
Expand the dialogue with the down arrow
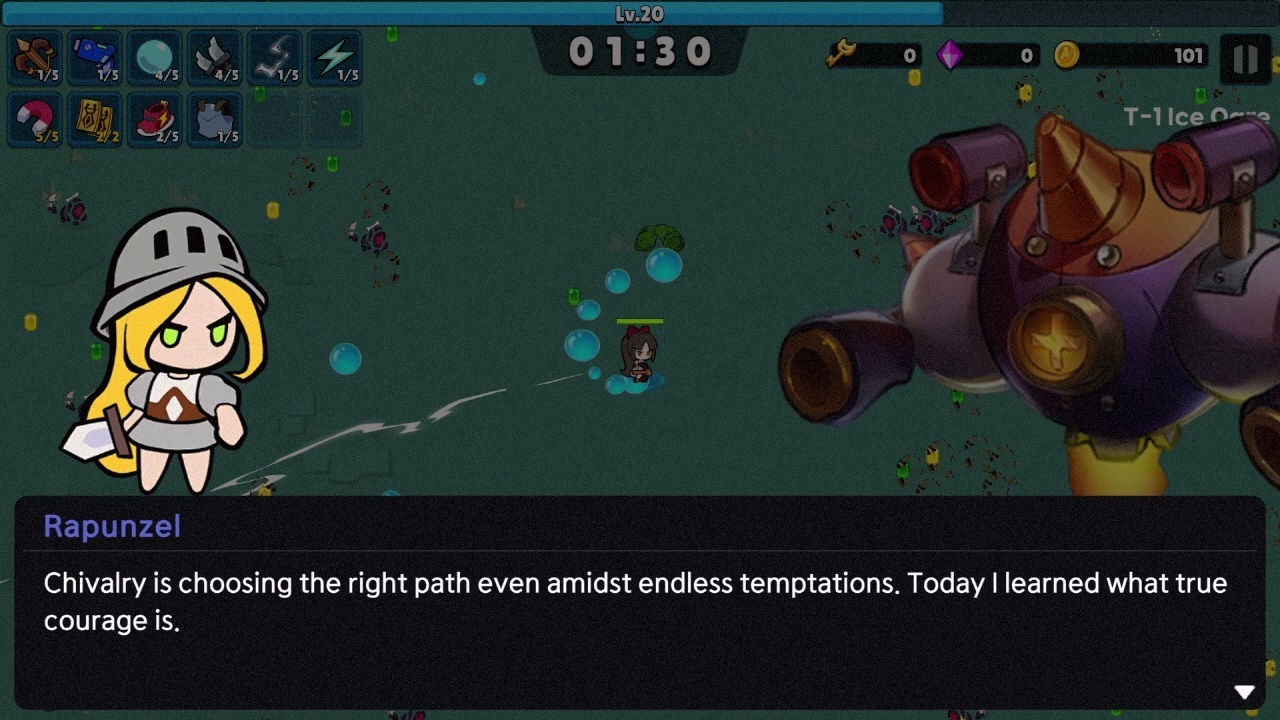pos(1245,690)
